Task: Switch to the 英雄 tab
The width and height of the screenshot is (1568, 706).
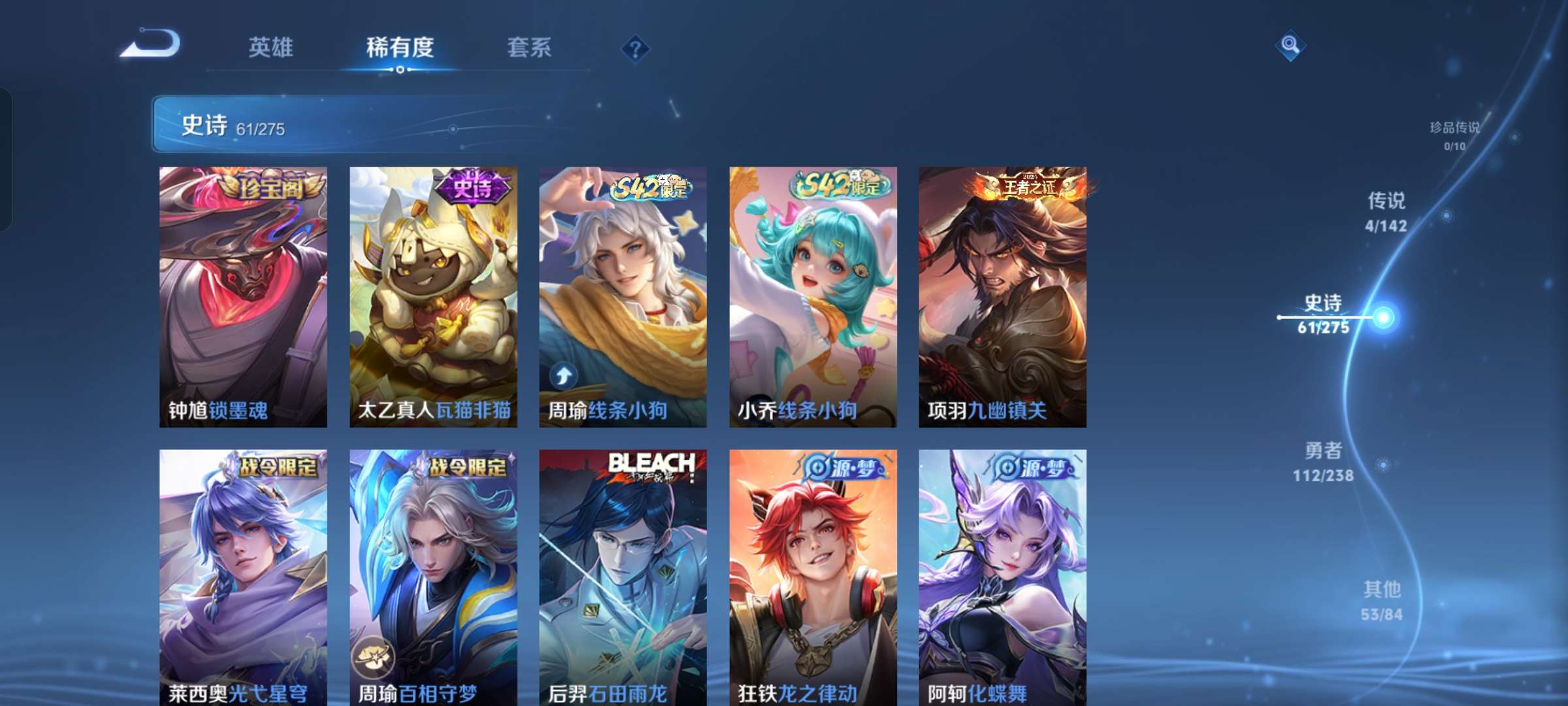Action: coord(272,46)
